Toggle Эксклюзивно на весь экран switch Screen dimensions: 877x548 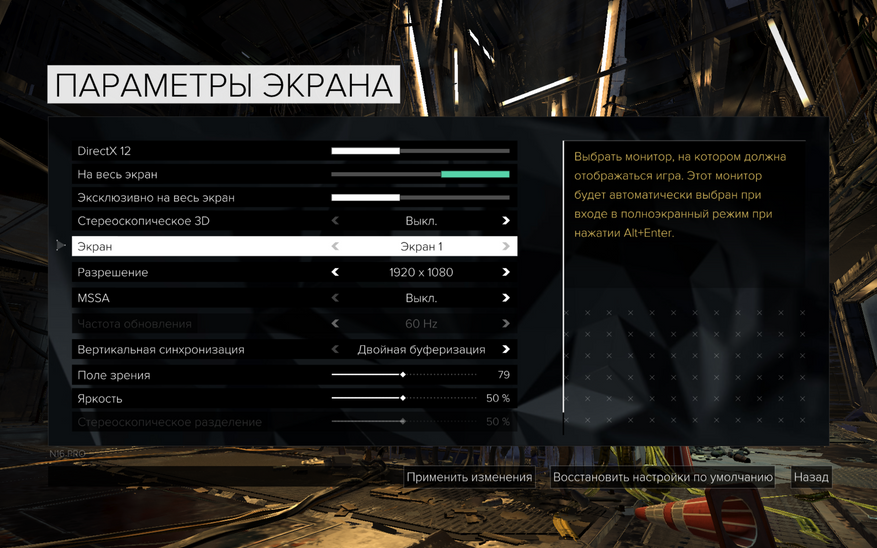click(x=420, y=198)
